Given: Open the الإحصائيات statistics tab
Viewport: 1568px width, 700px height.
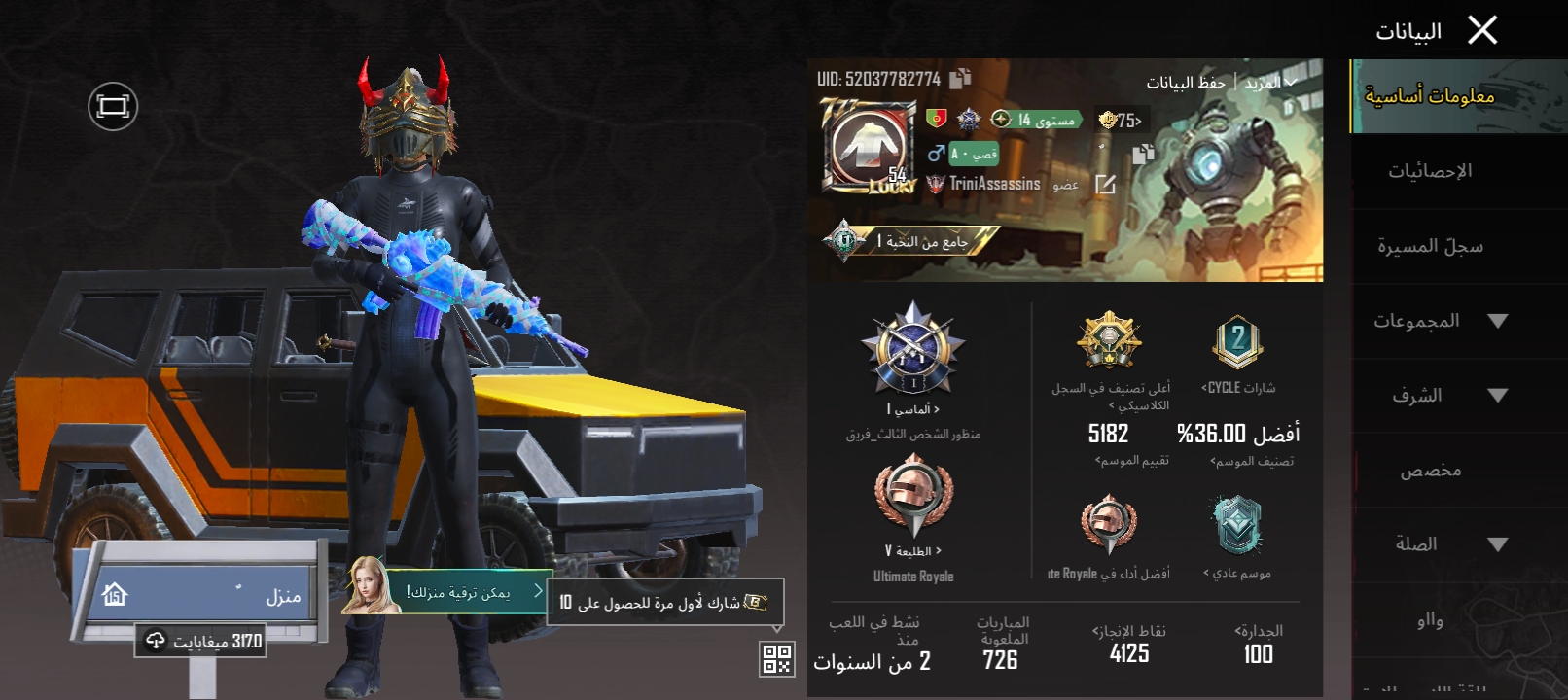Looking at the screenshot, I should tap(1429, 171).
